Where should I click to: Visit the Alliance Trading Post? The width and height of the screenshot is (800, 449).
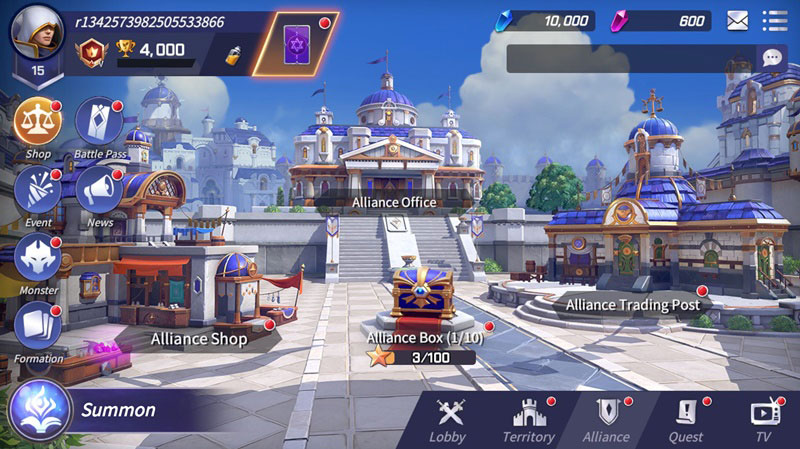(632, 304)
